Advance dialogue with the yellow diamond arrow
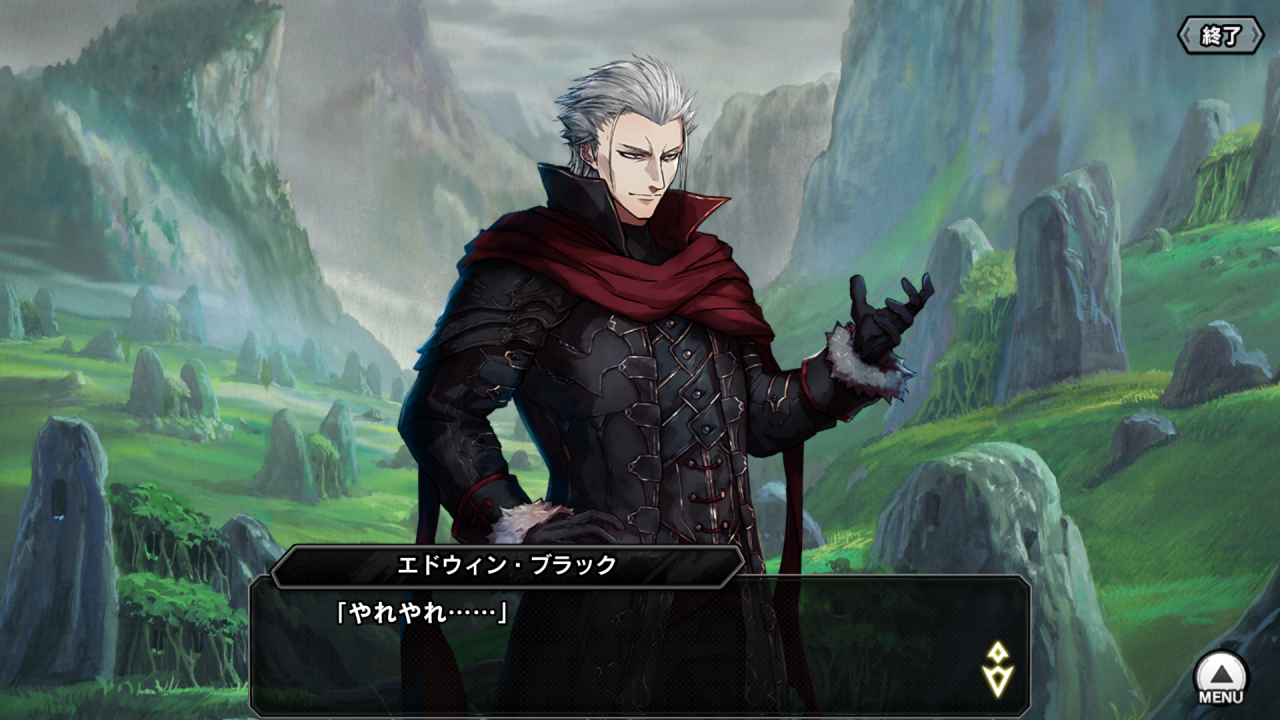This screenshot has height=720, width=1280. click(997, 670)
